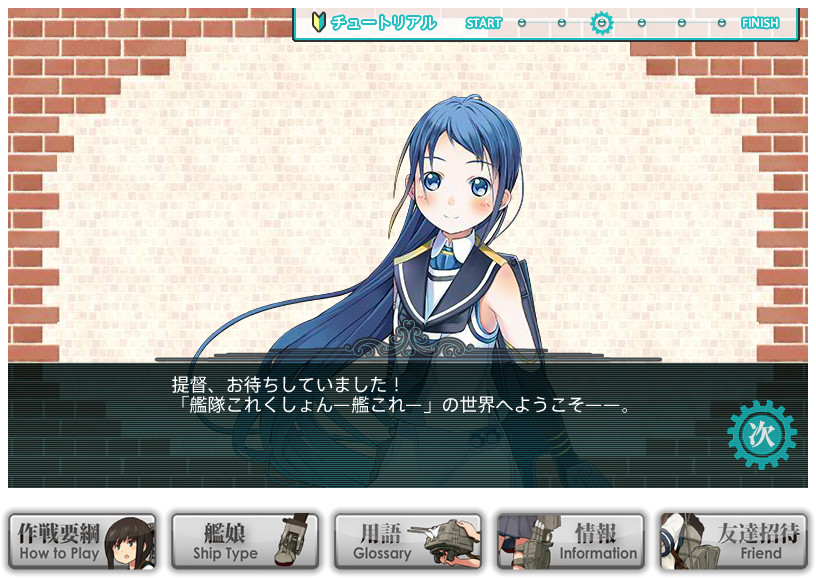816x578 pixels.
Task: Advance dialogue with the gear 次 button
Action: [x=762, y=435]
